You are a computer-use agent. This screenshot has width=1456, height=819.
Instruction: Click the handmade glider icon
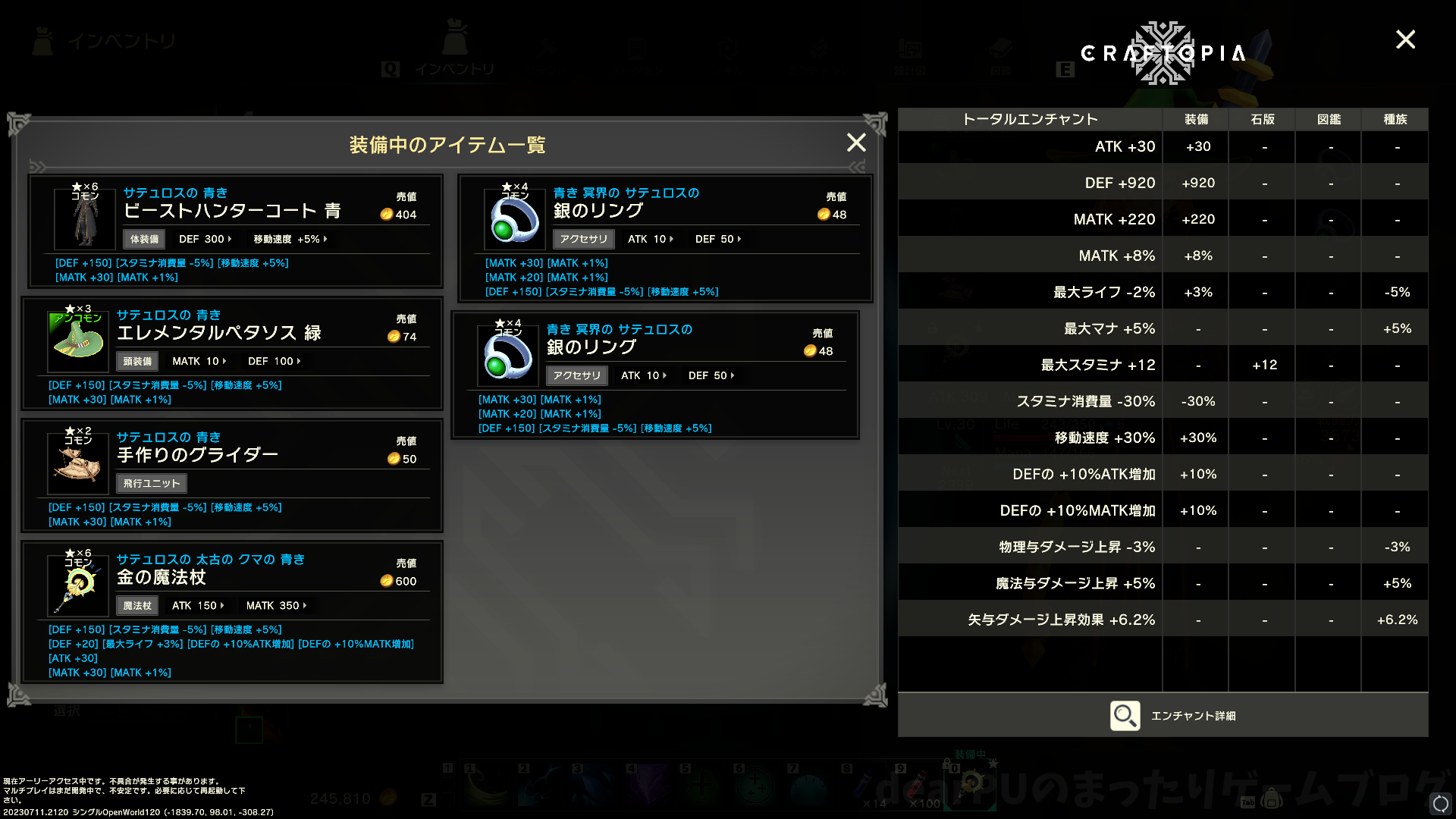[x=78, y=463]
